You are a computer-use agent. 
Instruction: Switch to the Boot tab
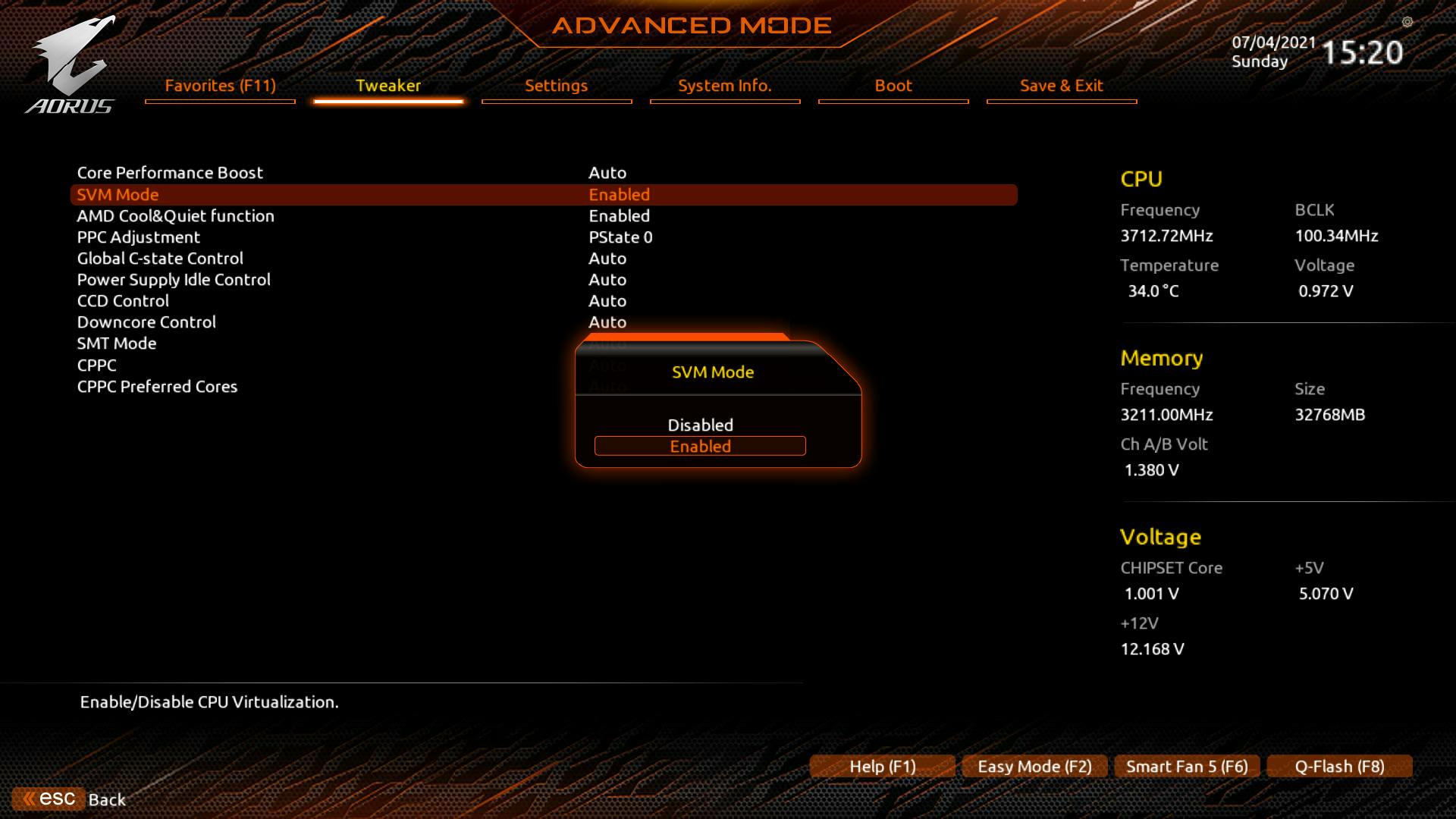[893, 86]
